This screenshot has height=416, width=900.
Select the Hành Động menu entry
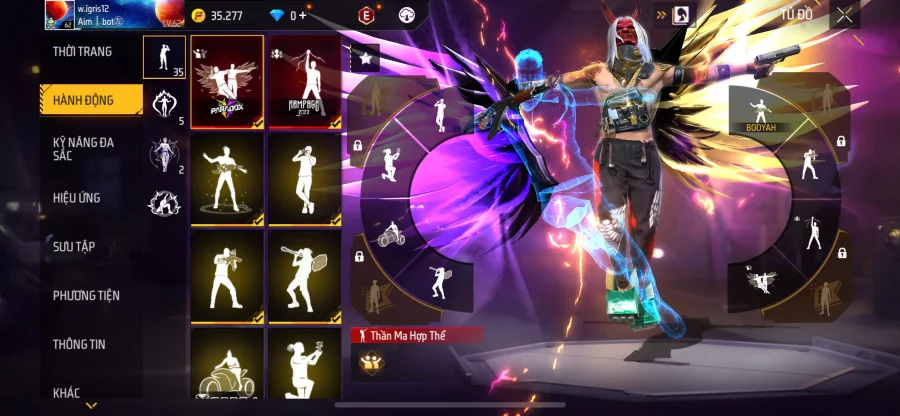pos(85,100)
